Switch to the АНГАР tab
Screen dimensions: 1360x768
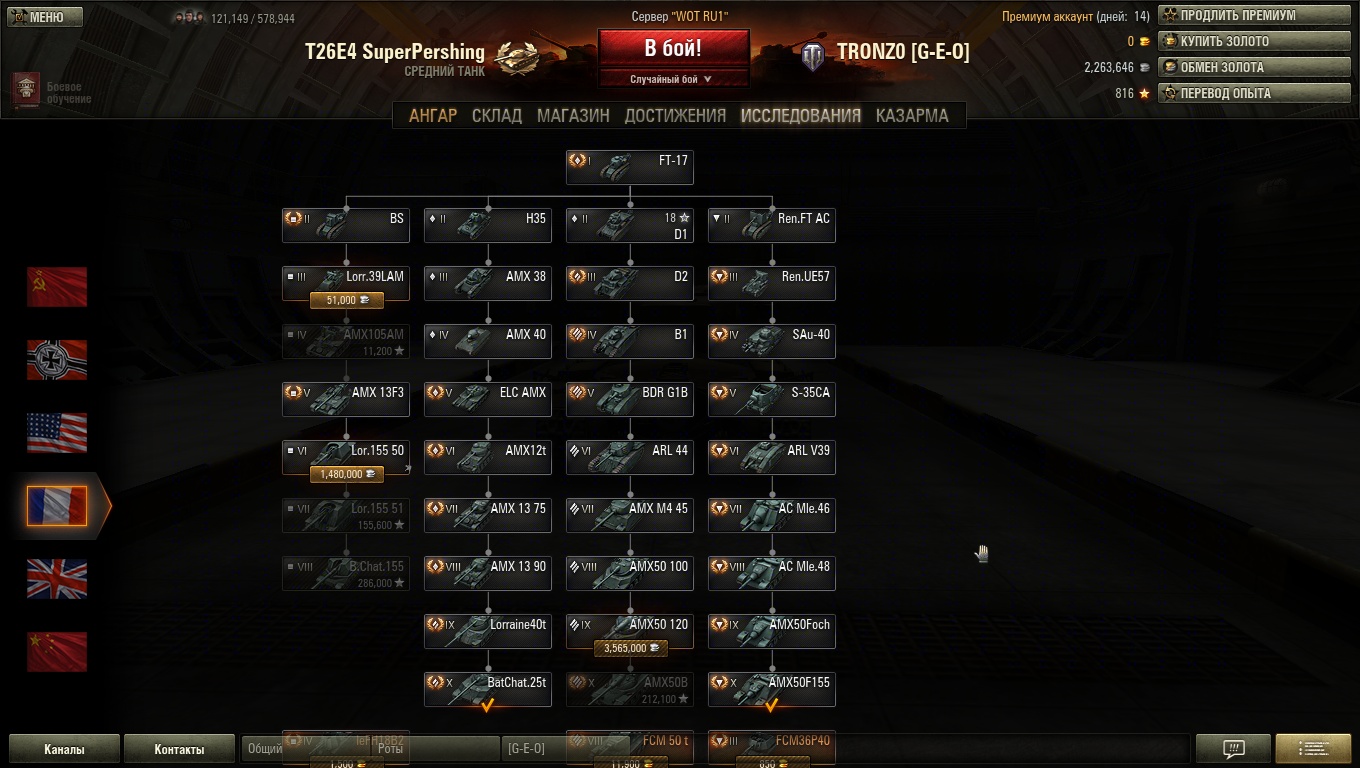click(432, 115)
